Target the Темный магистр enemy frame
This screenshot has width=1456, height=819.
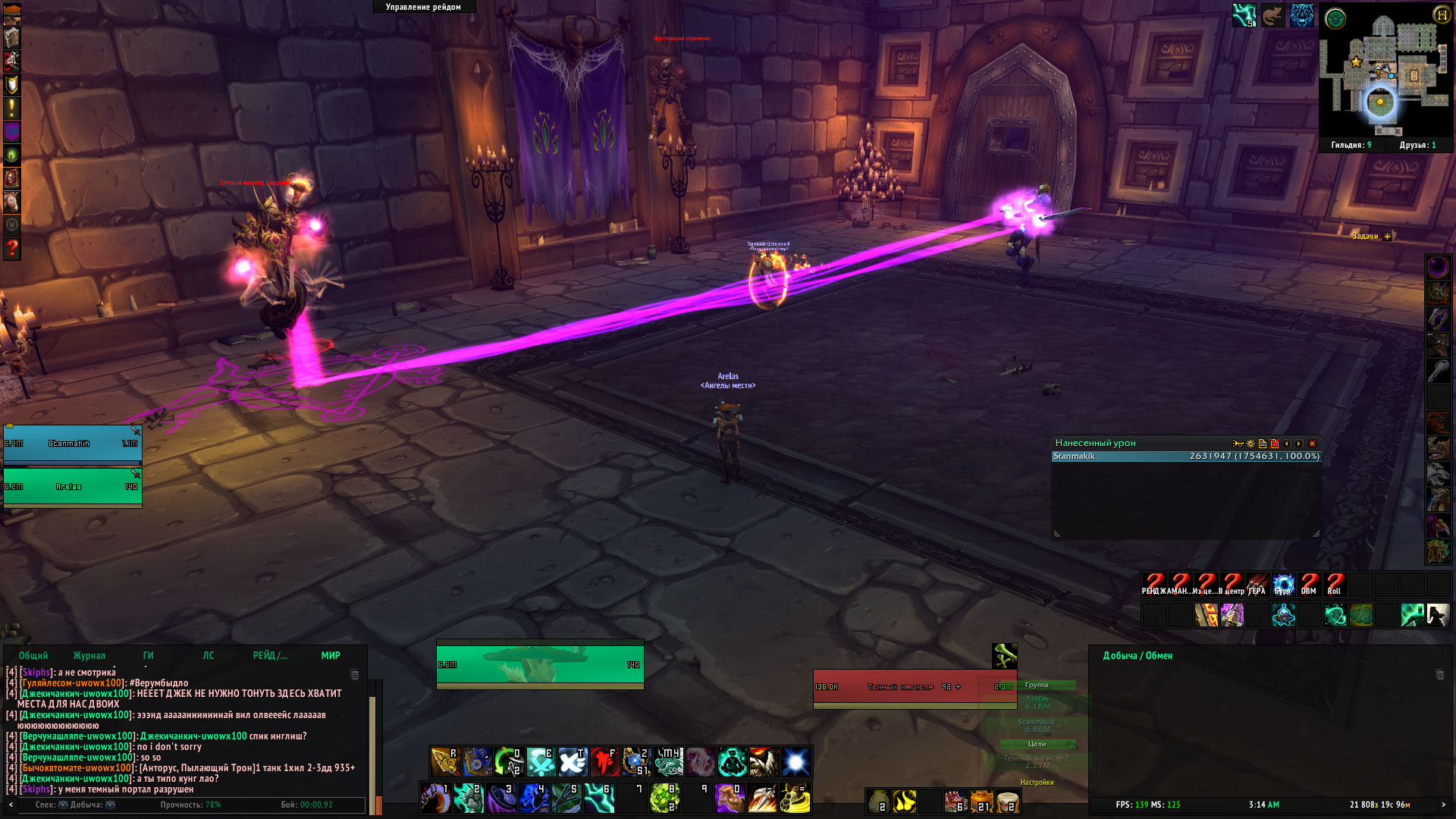click(914, 687)
